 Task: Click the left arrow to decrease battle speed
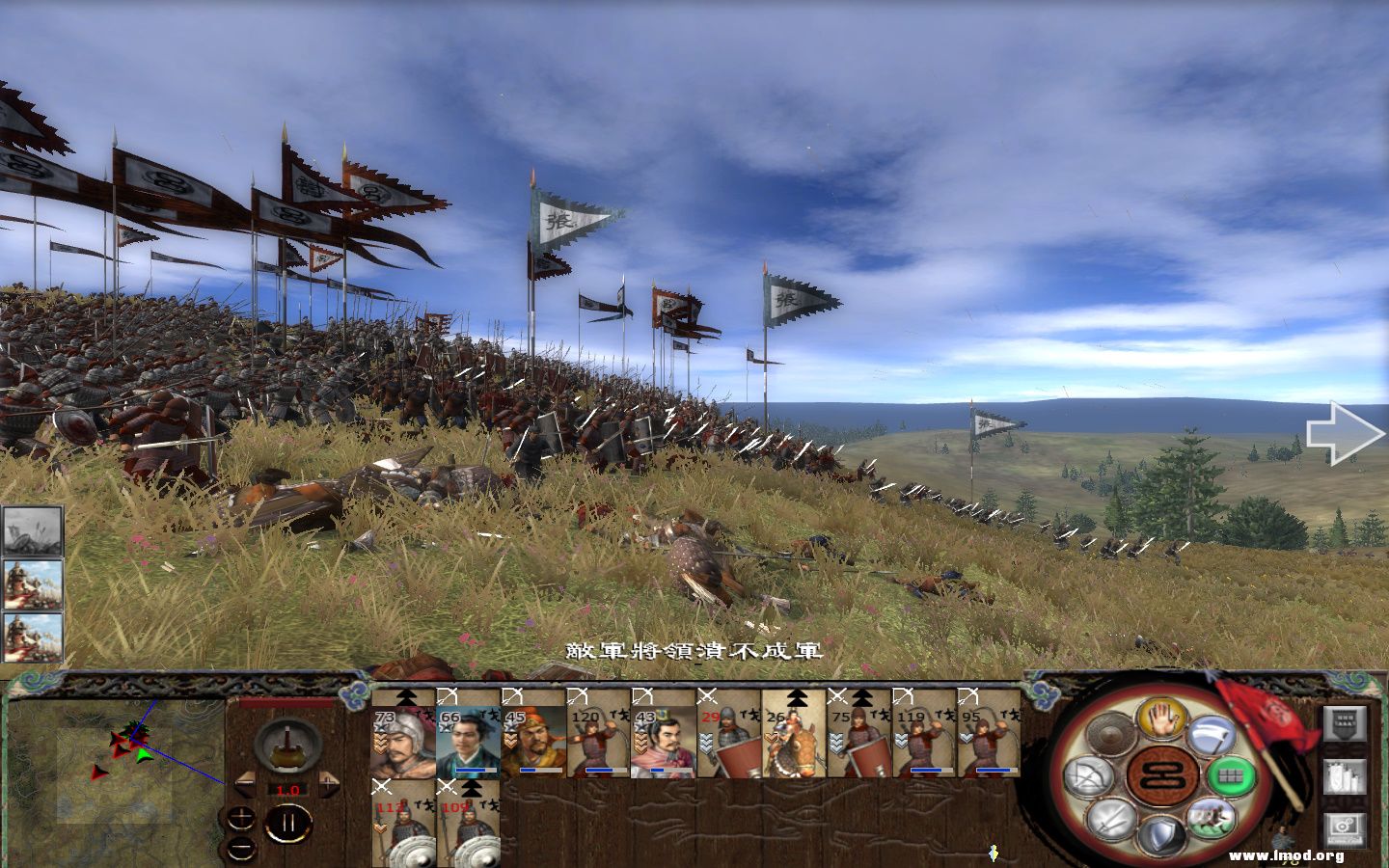pos(245,783)
